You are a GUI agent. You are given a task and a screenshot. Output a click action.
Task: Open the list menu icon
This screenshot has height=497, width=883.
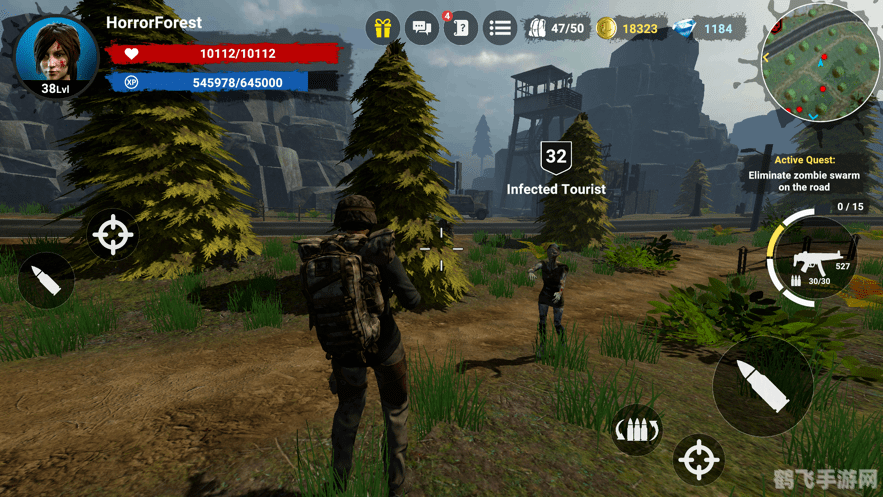click(500, 28)
